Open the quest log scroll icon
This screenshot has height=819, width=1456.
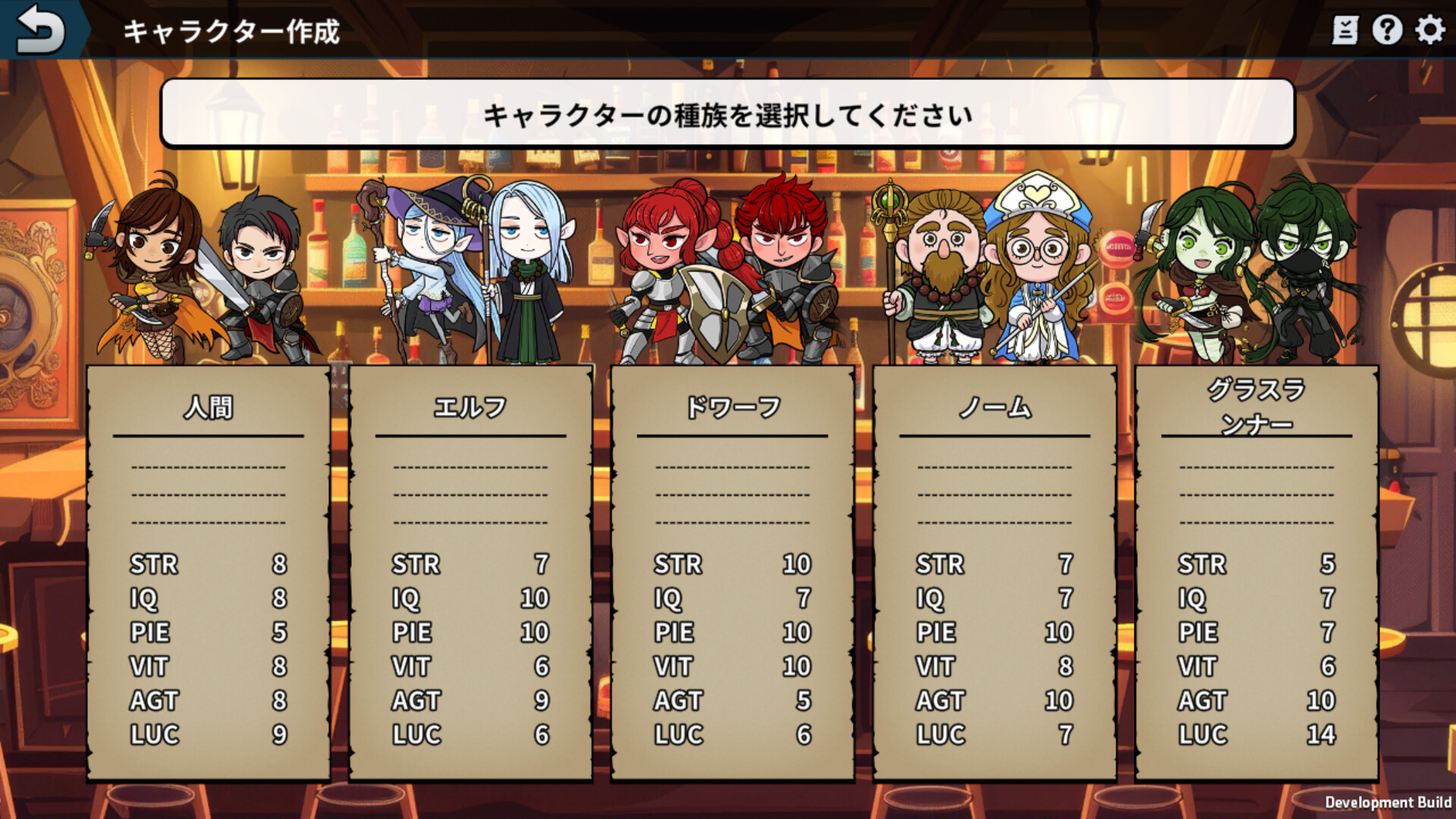[1345, 31]
